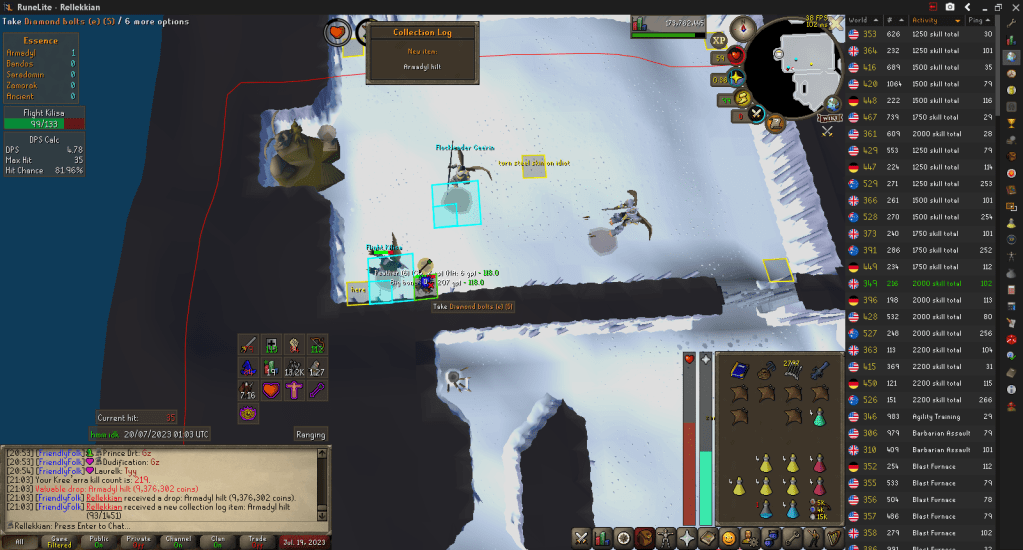This screenshot has width=1023, height=550.
Task: Toggle the XP drops orb
Action: (x=718, y=41)
